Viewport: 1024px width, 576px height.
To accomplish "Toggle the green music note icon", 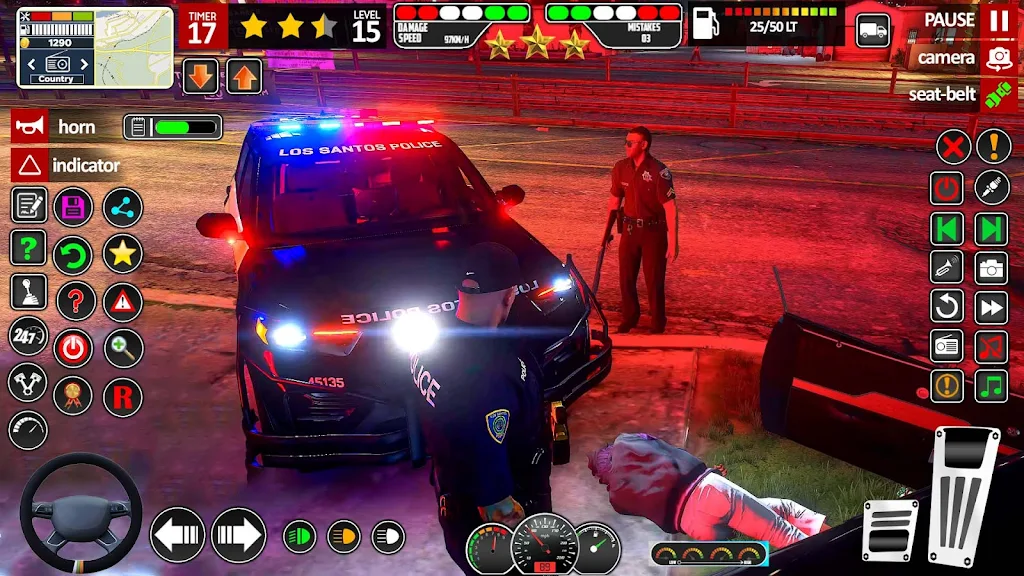I will click(x=991, y=385).
